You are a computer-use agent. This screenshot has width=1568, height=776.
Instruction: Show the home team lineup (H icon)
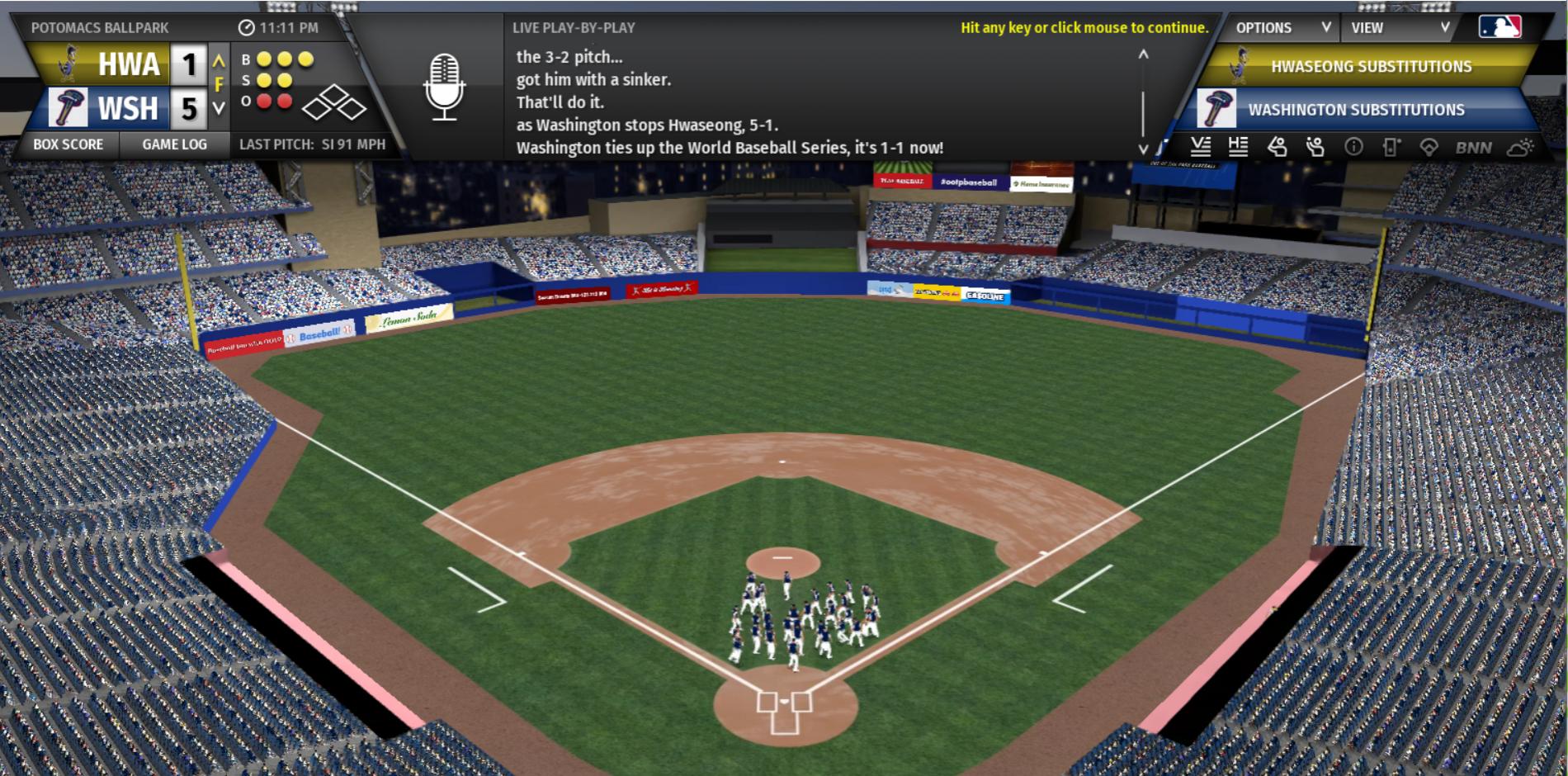1238,147
